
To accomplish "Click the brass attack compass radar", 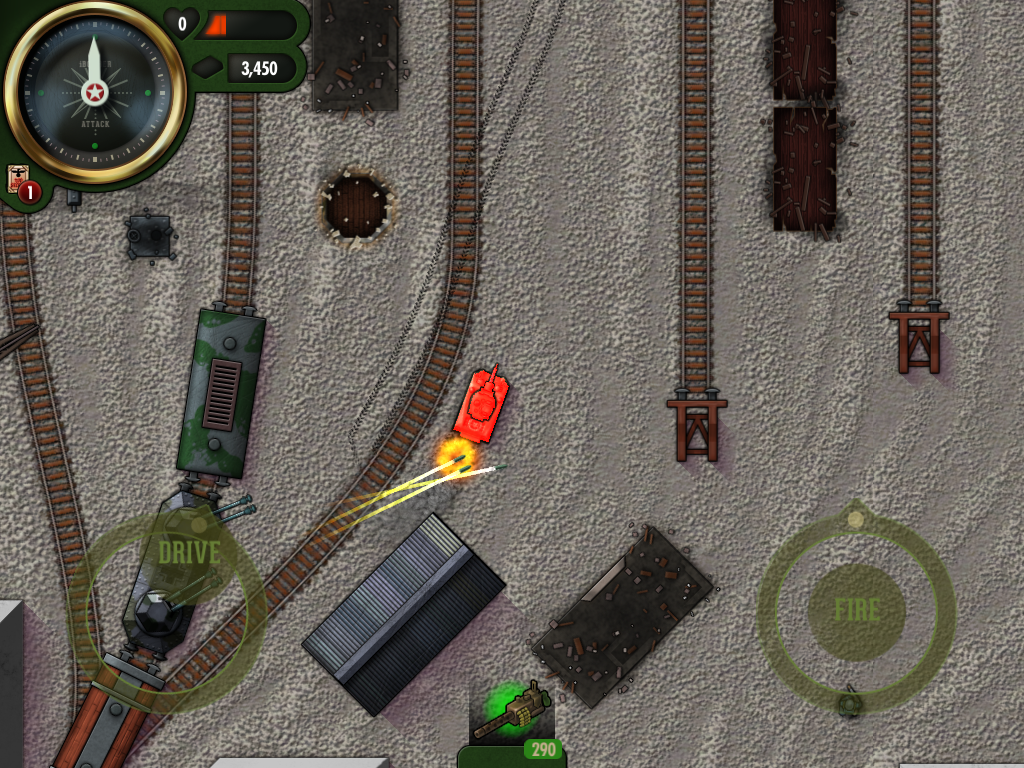I will pyautogui.click(x=95, y=93).
